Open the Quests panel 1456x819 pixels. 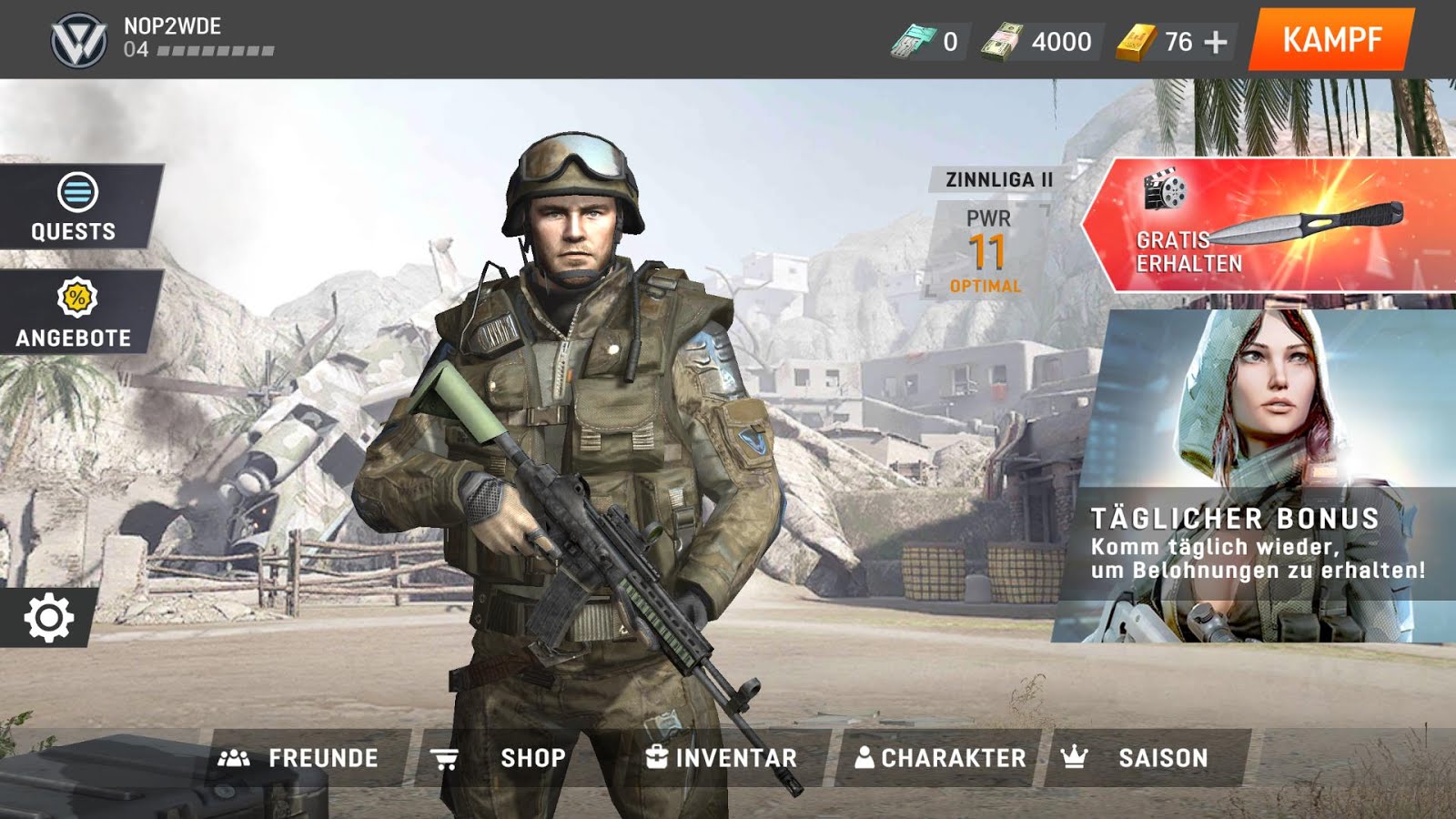tap(75, 207)
